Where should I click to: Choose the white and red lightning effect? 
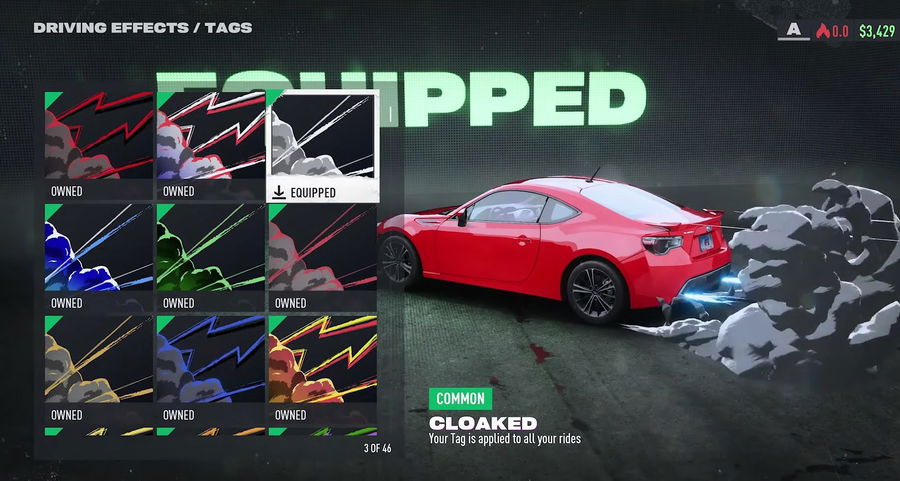click(210, 145)
